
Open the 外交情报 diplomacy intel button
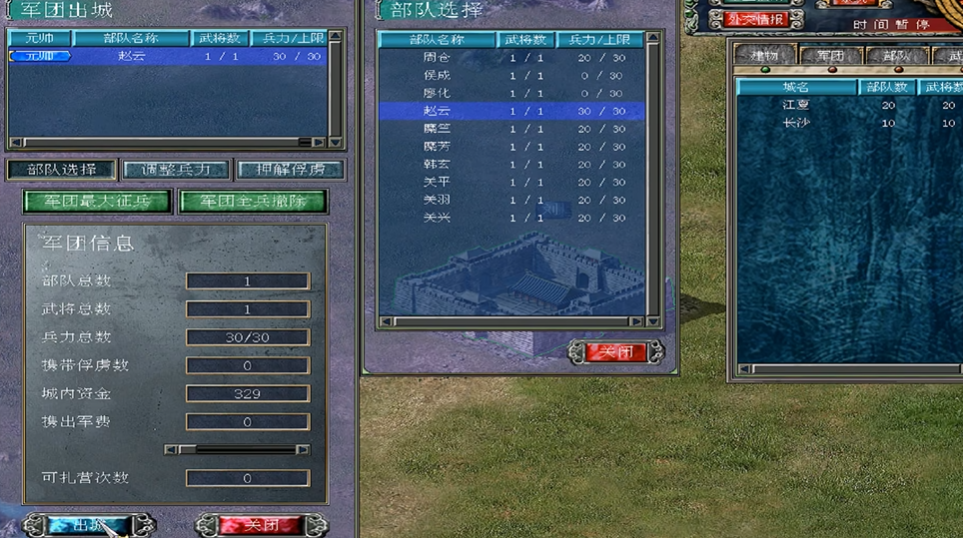(x=757, y=19)
